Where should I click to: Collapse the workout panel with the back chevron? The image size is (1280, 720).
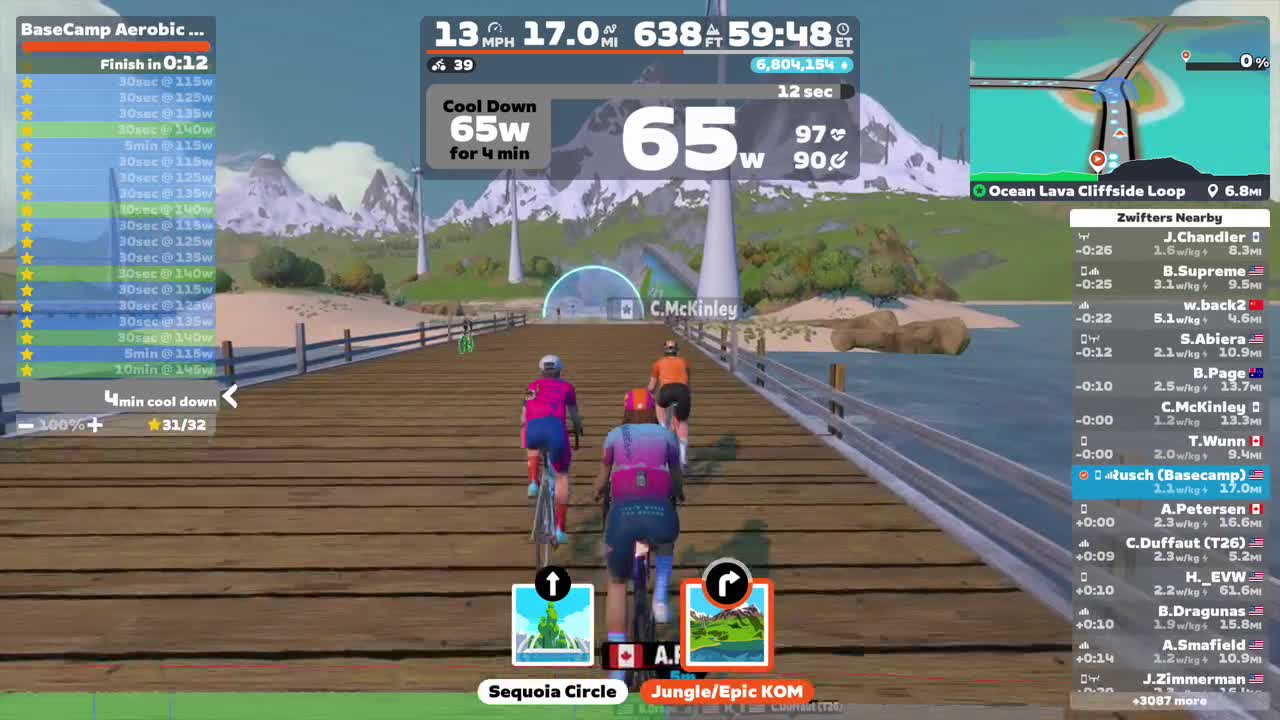coord(230,397)
